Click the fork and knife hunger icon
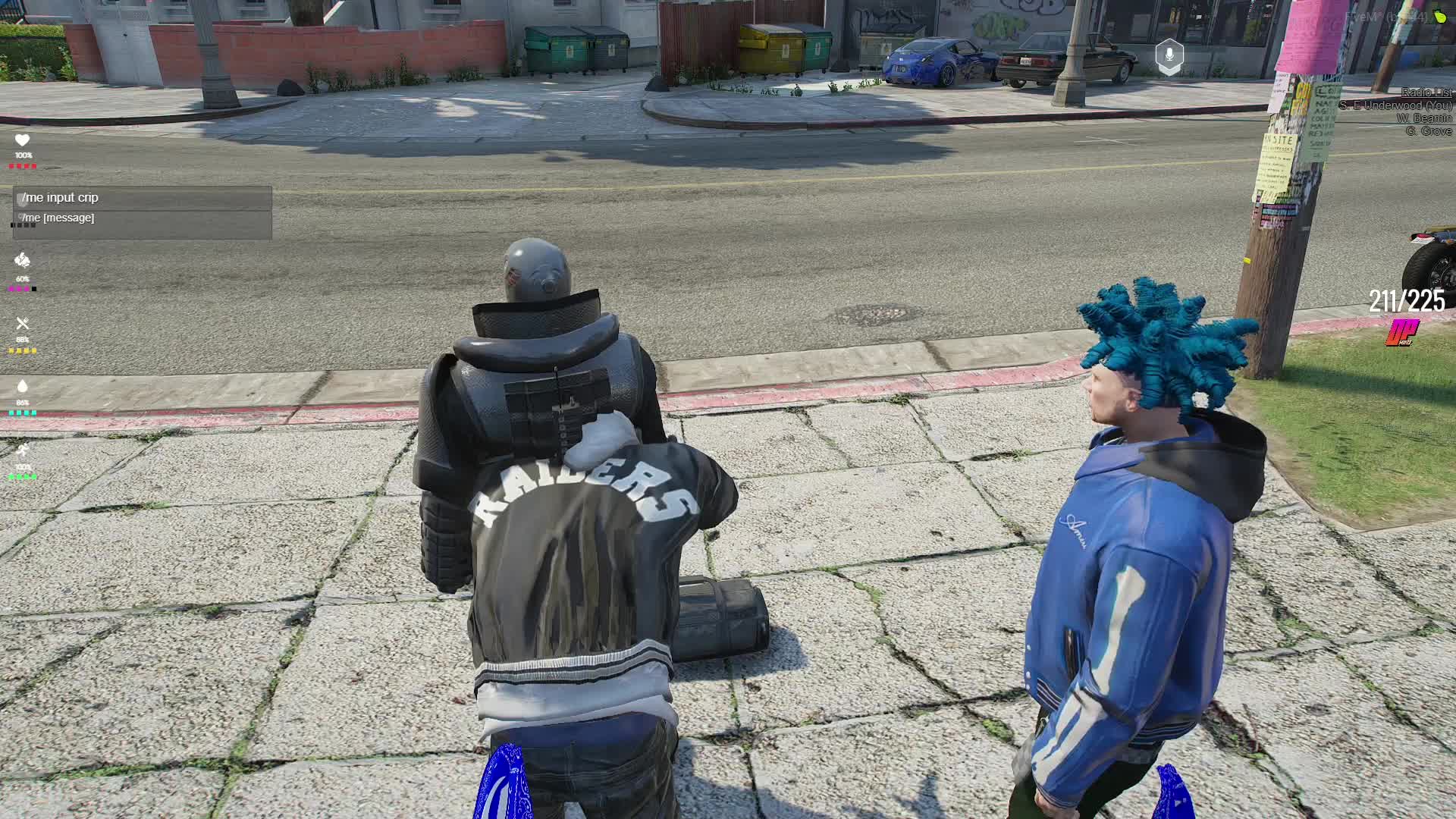 [x=22, y=324]
